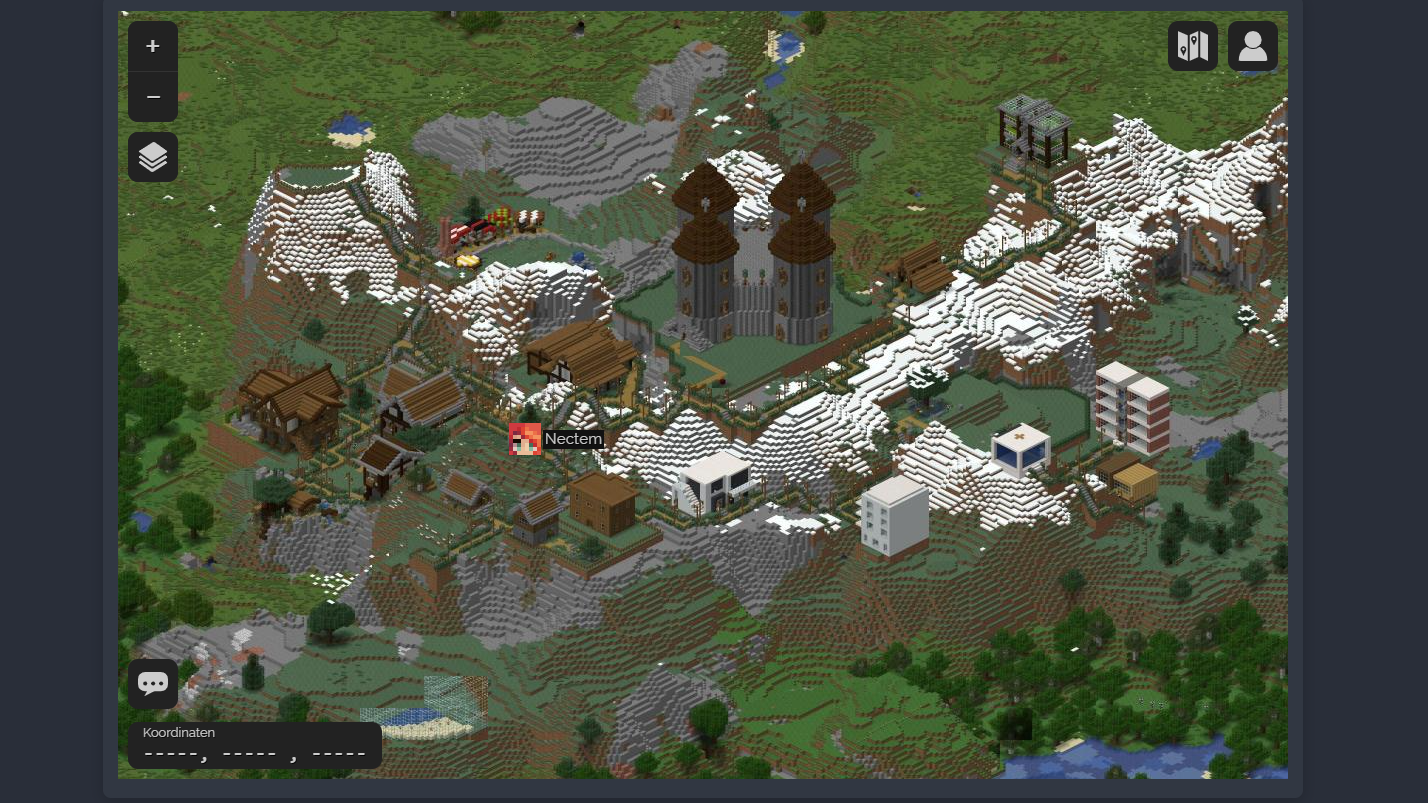Click the tall white-and-red apartment block
The width and height of the screenshot is (1428, 803).
point(1130,410)
